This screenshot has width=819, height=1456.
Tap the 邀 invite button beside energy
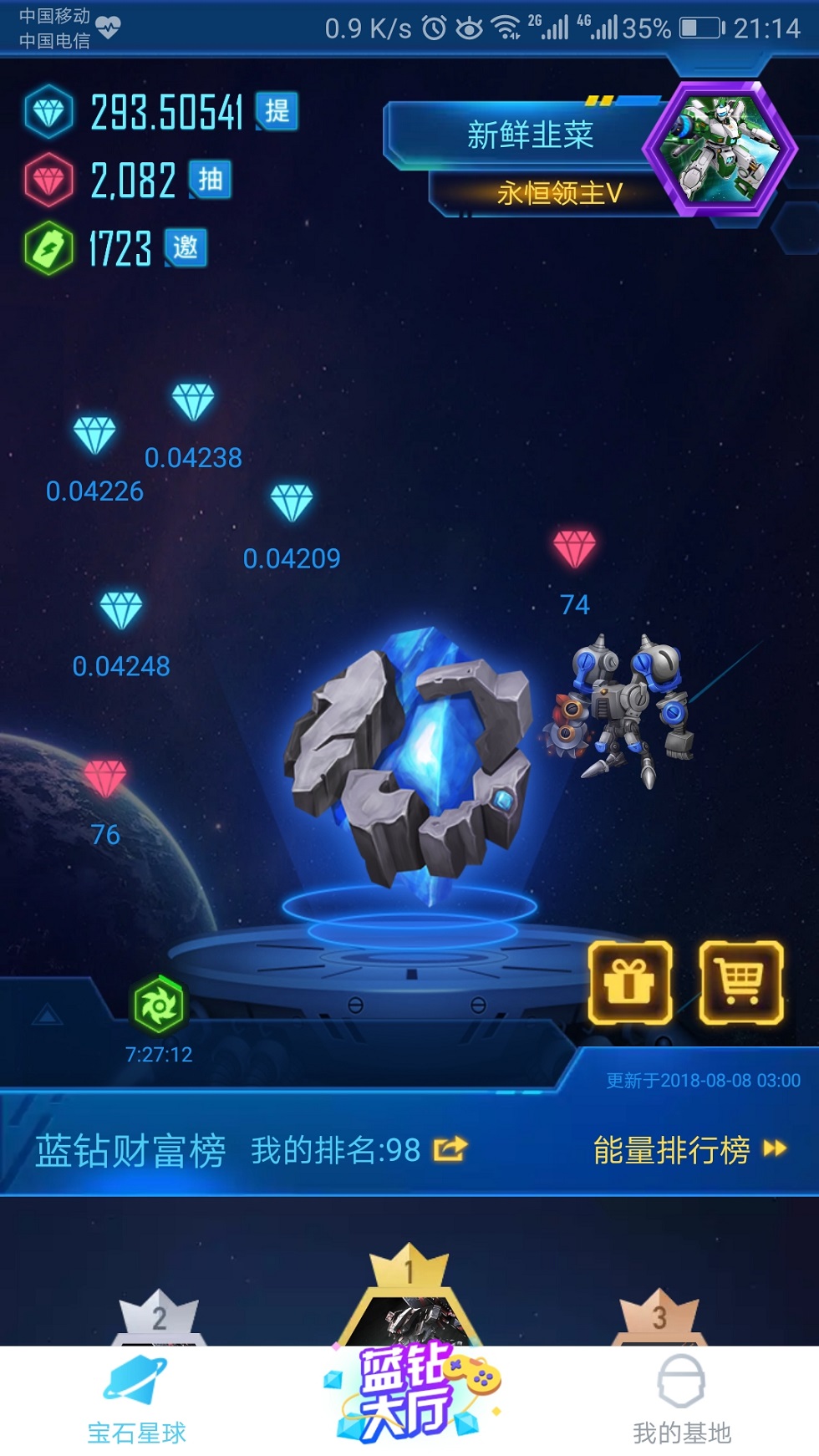point(186,248)
